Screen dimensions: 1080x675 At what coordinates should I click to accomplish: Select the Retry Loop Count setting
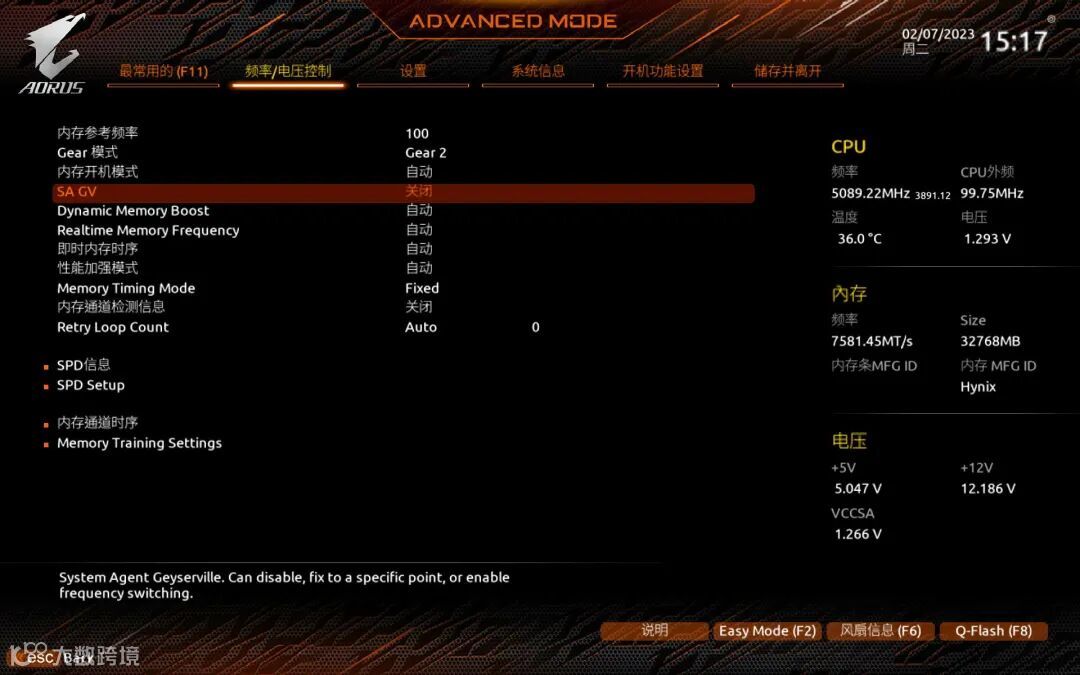click(113, 327)
